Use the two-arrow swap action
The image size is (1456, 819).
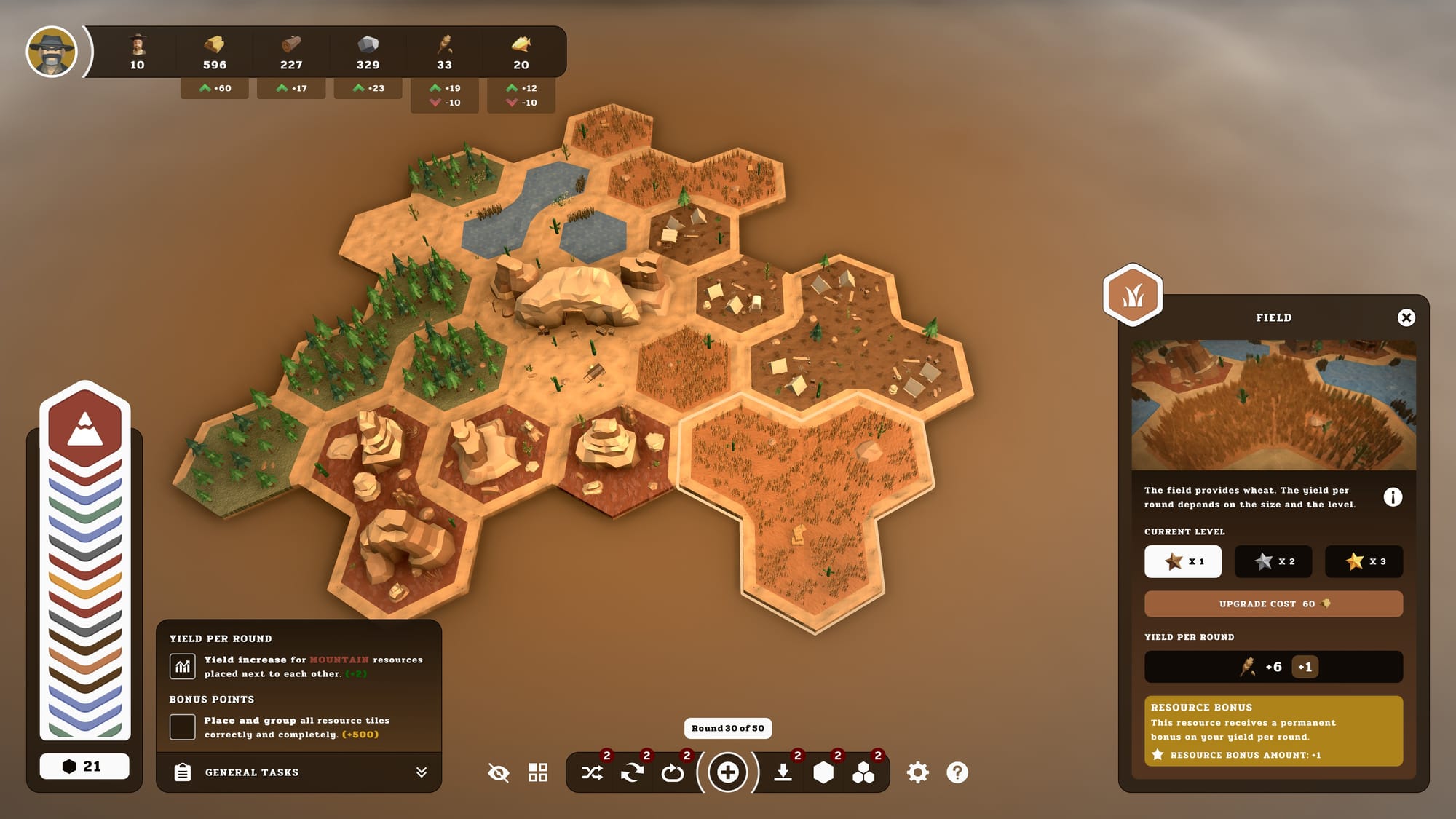(632, 772)
